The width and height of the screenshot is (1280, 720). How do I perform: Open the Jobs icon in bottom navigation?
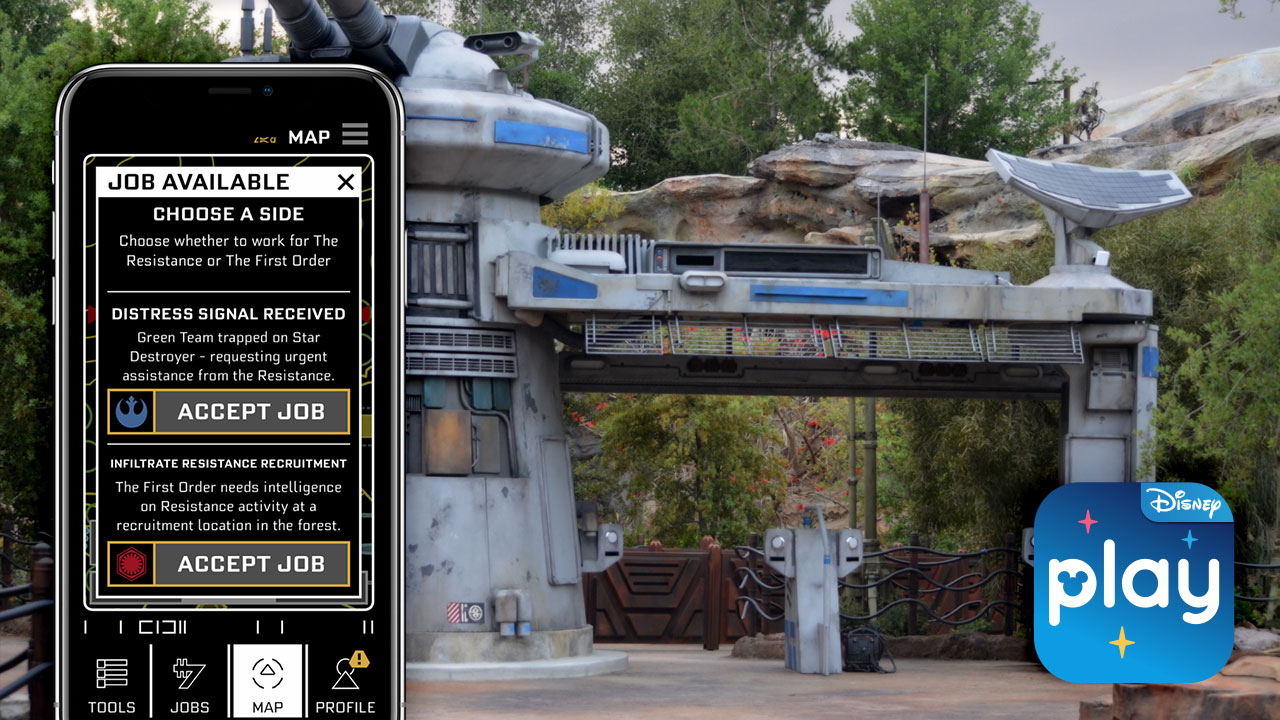pyautogui.click(x=189, y=680)
